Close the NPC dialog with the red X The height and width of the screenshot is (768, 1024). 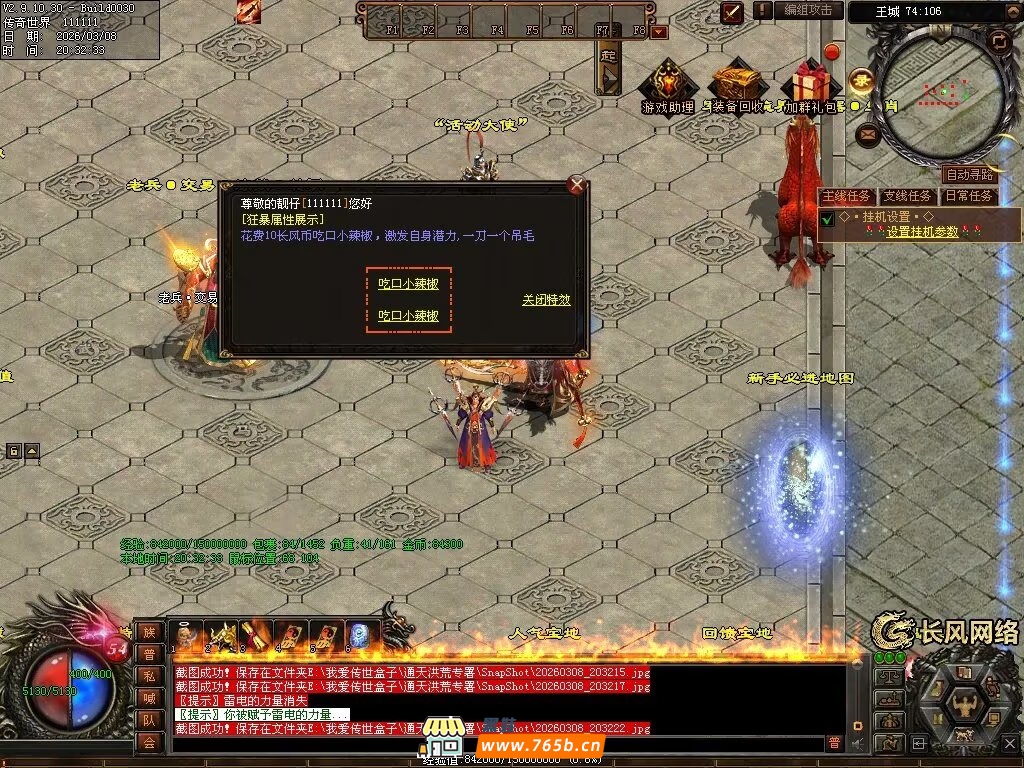[x=576, y=185]
